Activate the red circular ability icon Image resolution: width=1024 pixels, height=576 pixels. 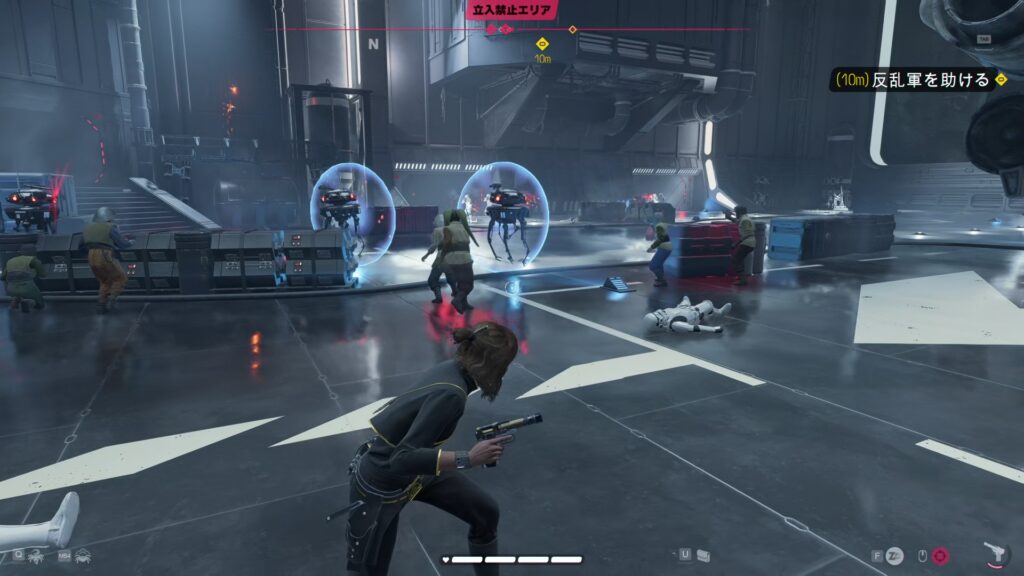pos(941,555)
